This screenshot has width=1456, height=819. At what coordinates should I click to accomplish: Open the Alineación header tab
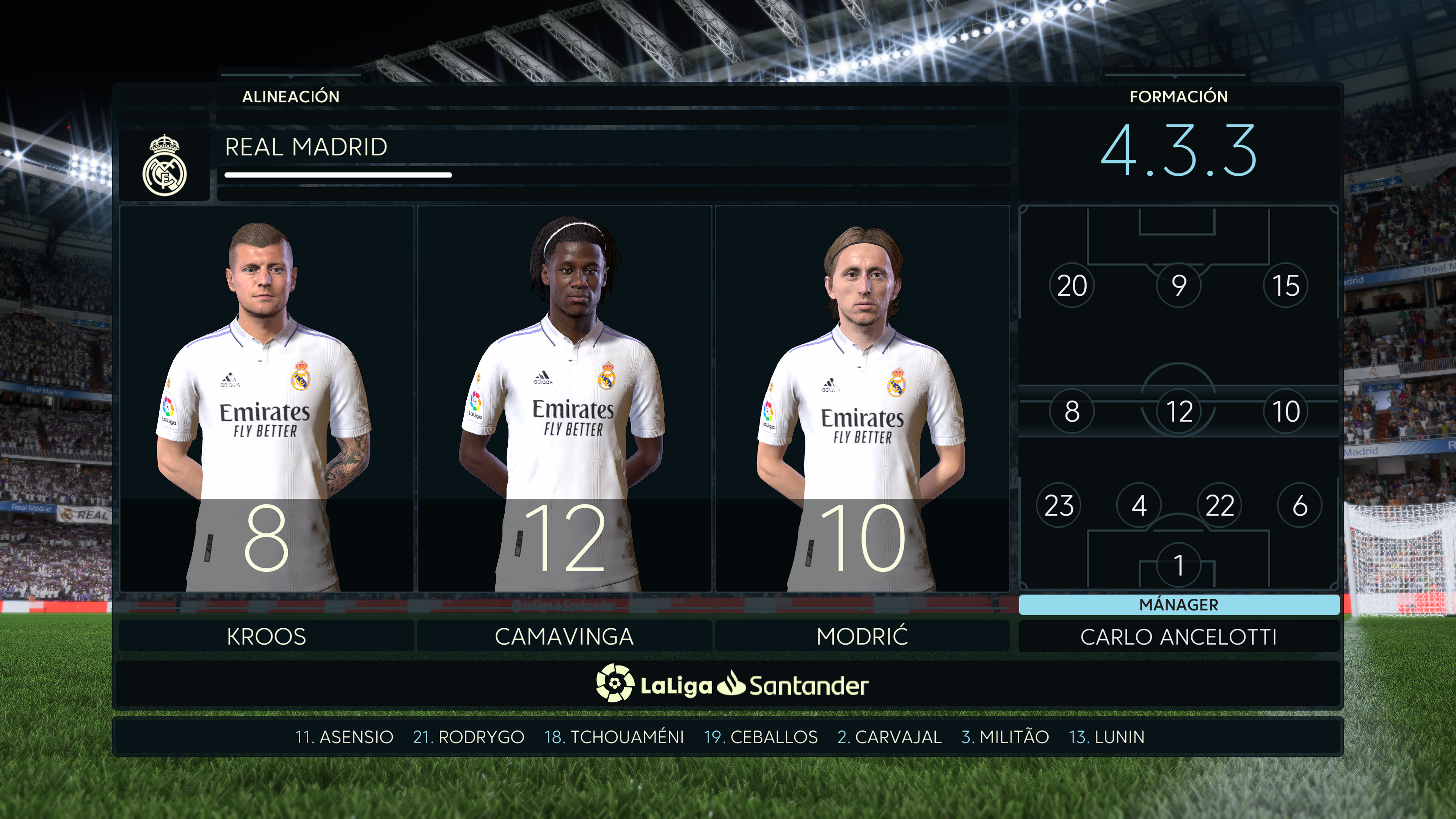tap(290, 97)
